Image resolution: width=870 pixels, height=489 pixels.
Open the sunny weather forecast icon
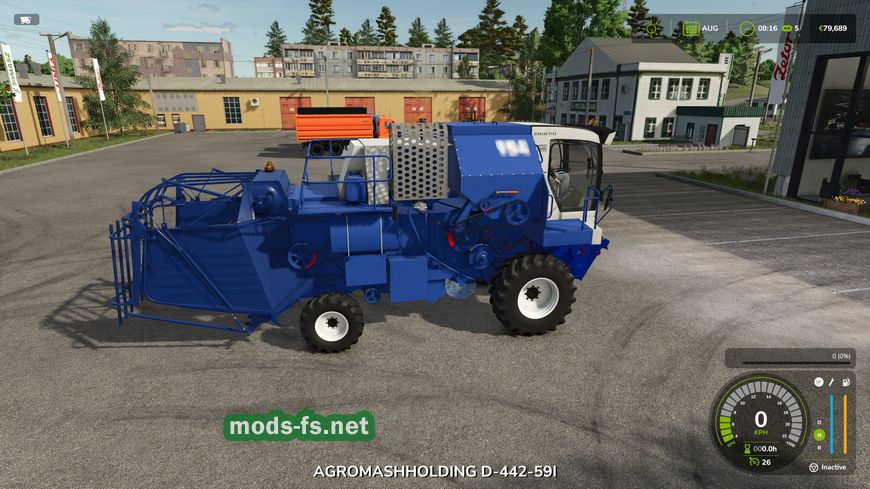pos(652,29)
